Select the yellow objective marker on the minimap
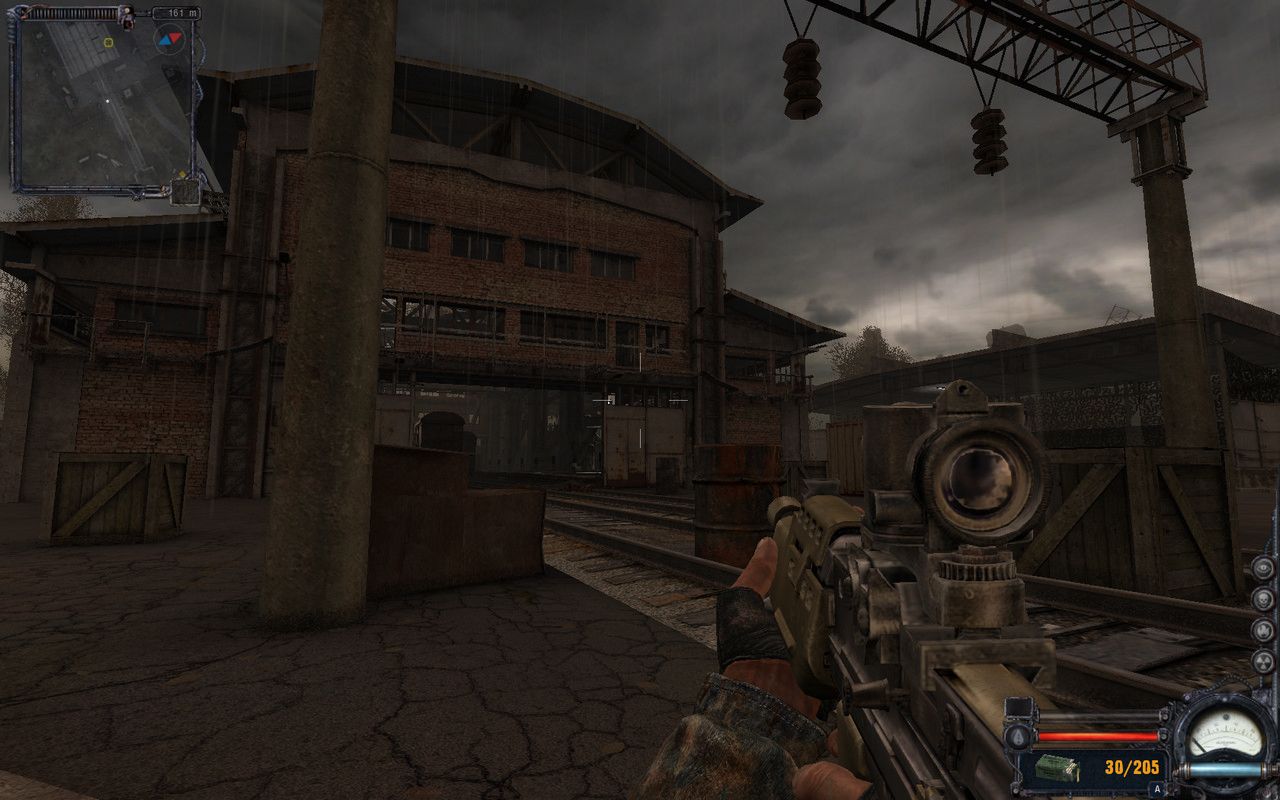 coord(108,43)
